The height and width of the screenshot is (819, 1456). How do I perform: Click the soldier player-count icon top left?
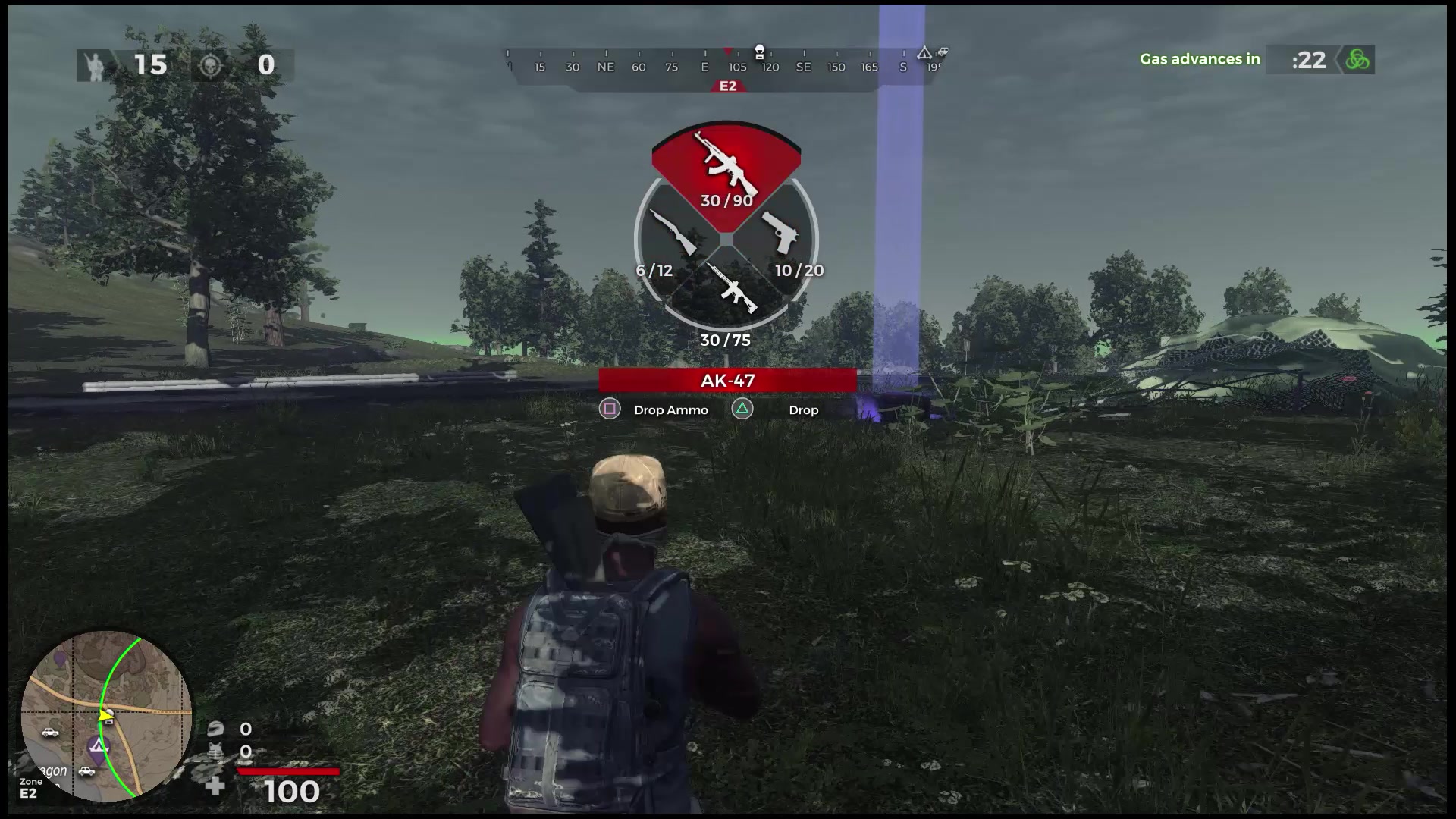point(93,64)
